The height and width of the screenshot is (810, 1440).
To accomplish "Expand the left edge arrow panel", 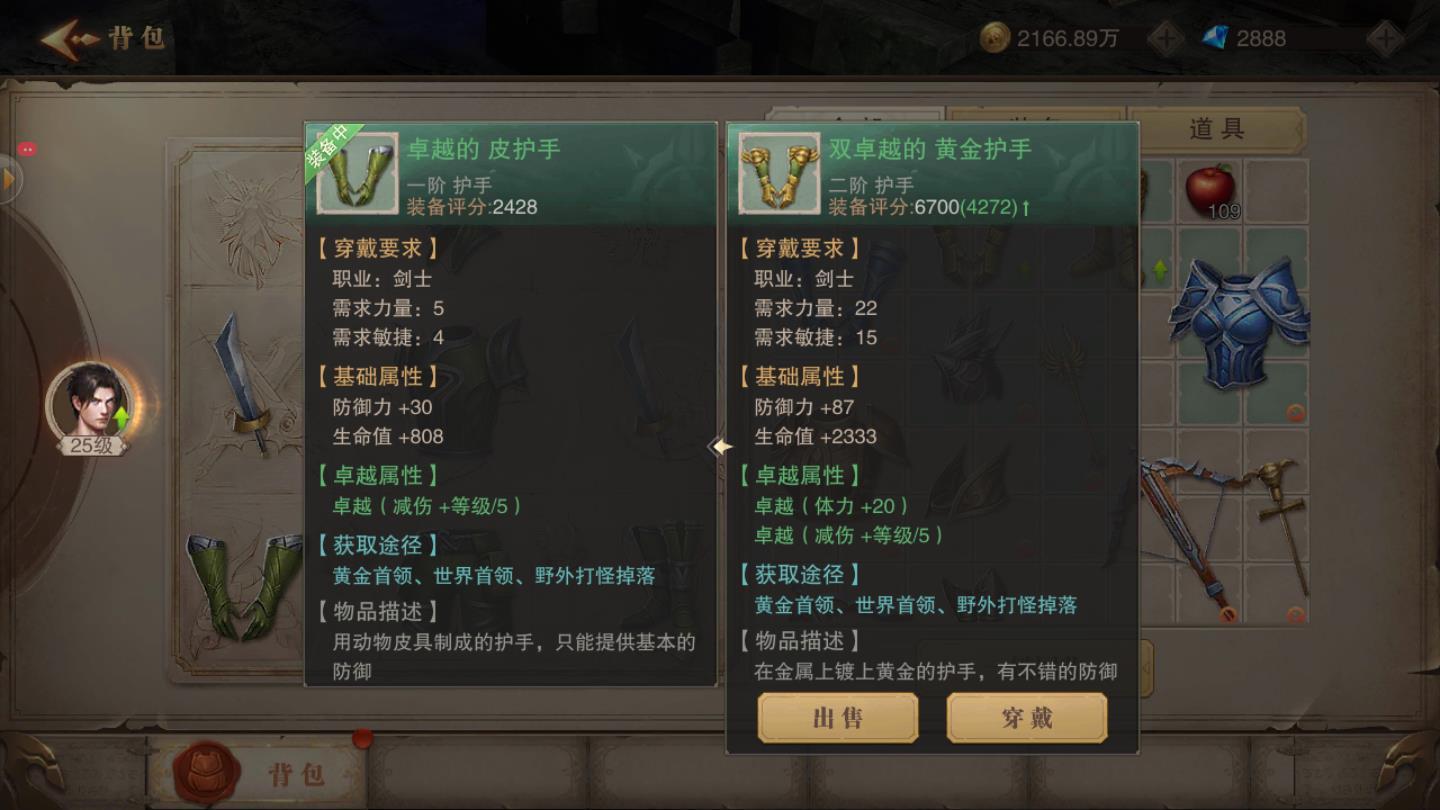I will 10,180.
